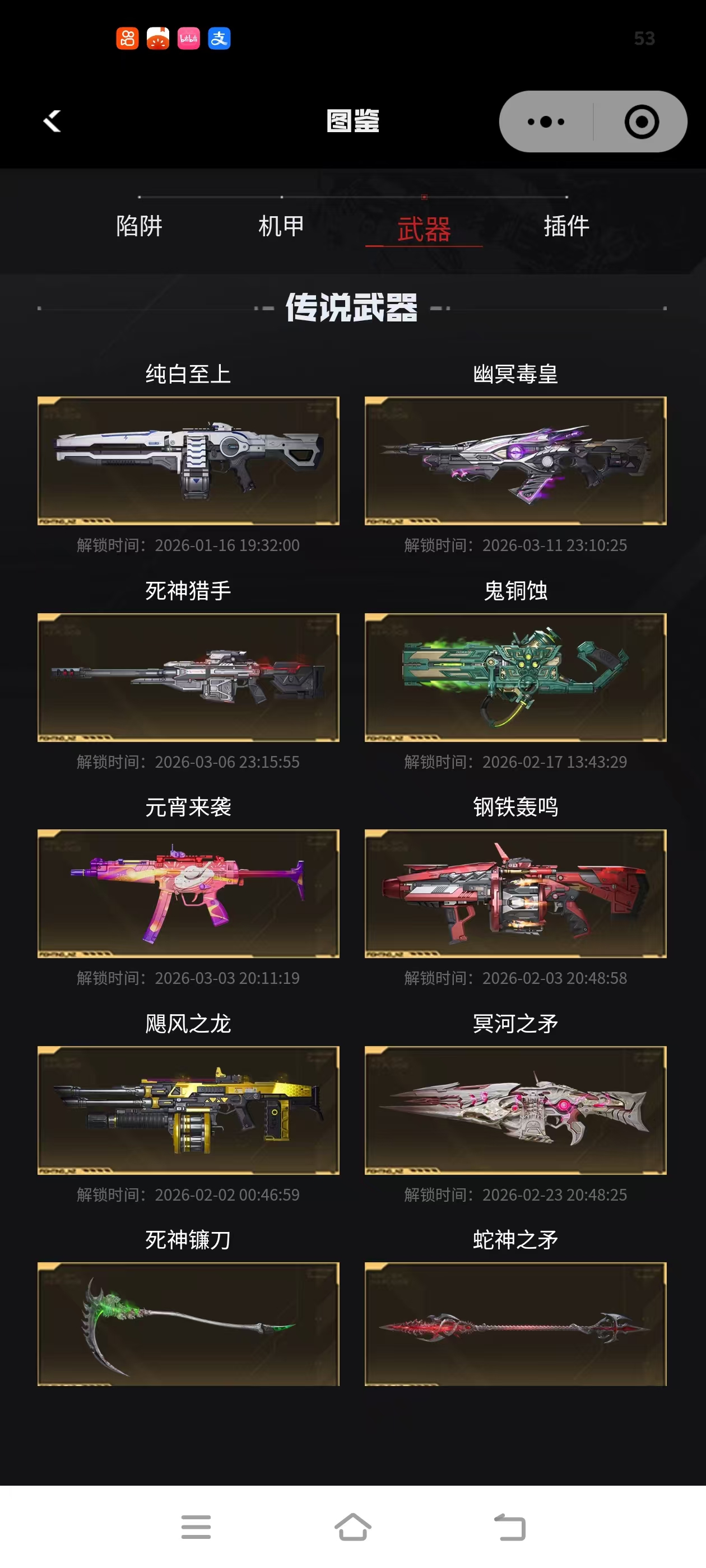
Task: Close the mini program with the circle button
Action: click(x=642, y=122)
